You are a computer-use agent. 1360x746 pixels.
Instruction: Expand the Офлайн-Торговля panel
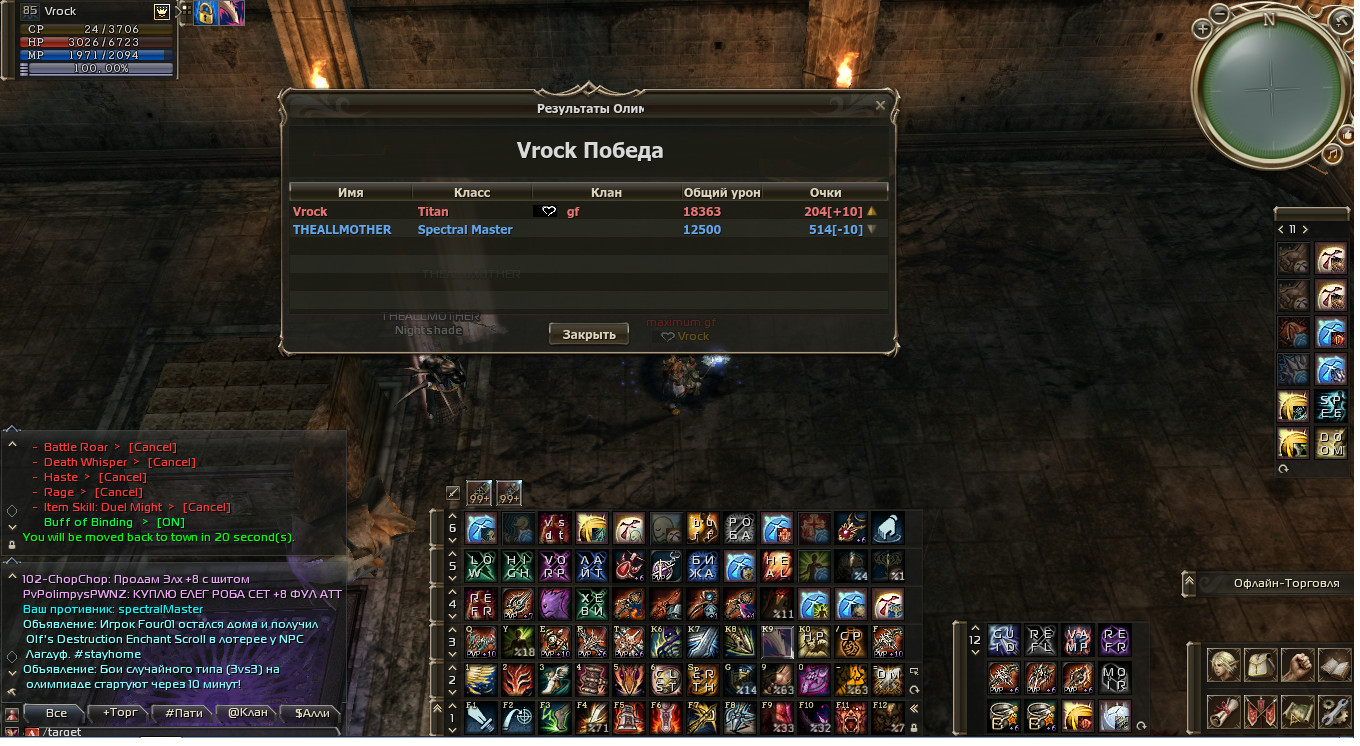1190,583
